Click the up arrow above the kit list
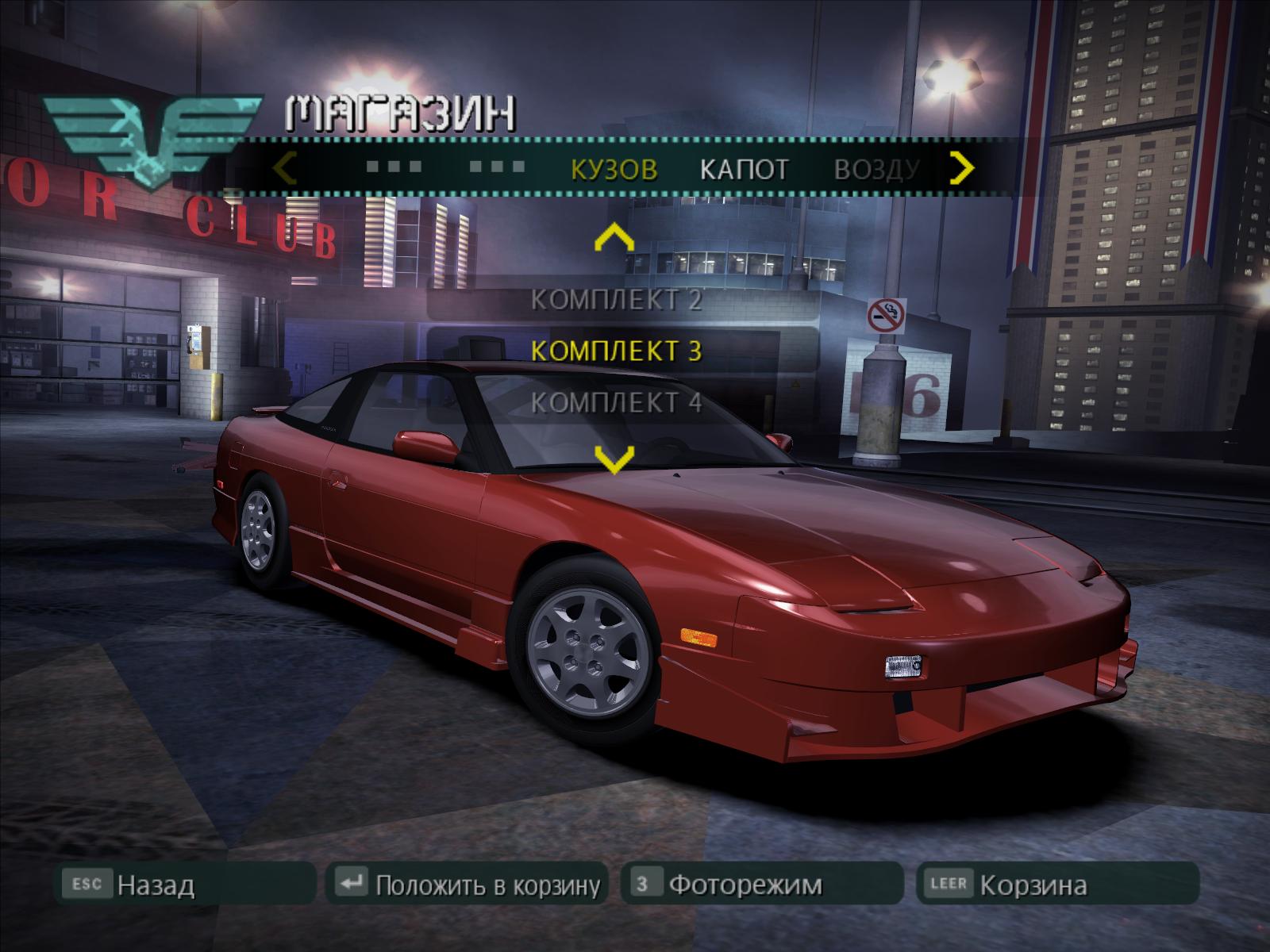 [x=614, y=237]
